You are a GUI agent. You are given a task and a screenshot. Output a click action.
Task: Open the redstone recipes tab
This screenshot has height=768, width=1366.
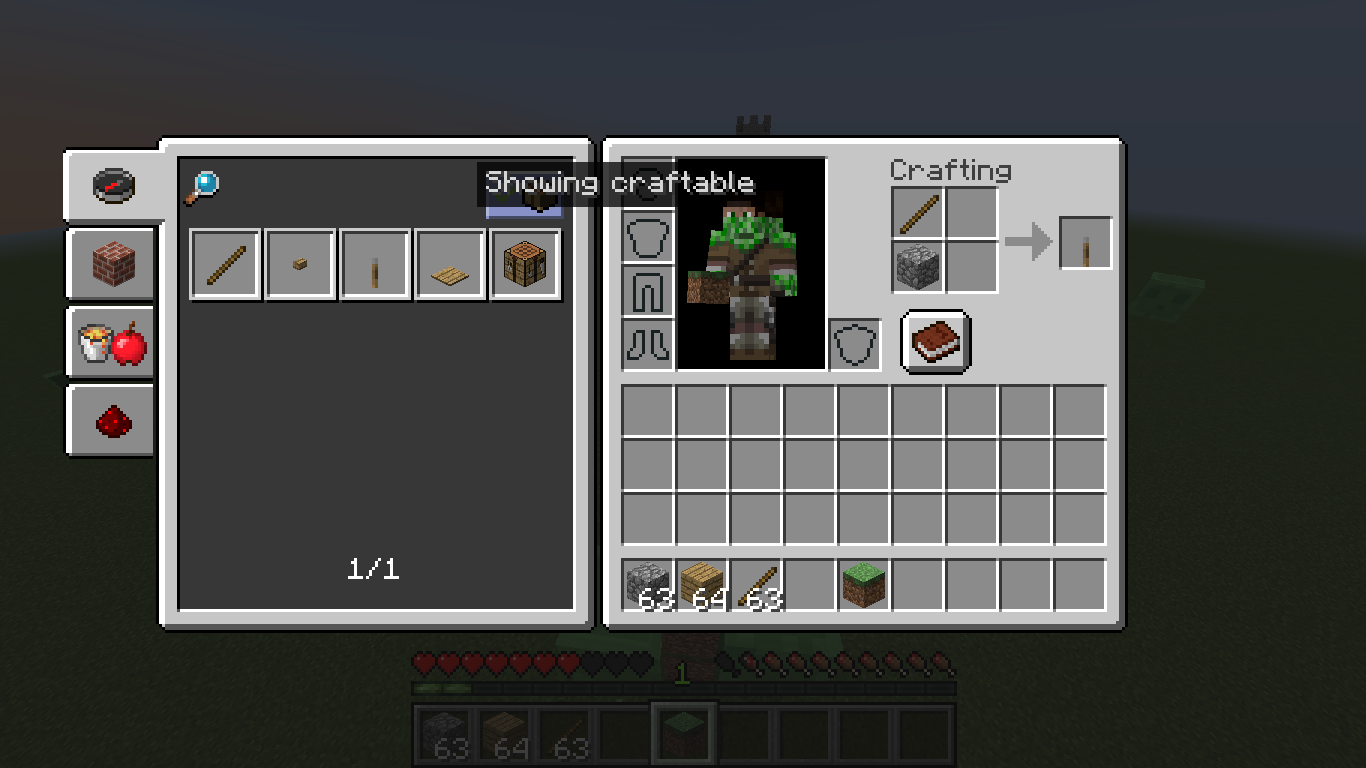pyautogui.click(x=110, y=420)
